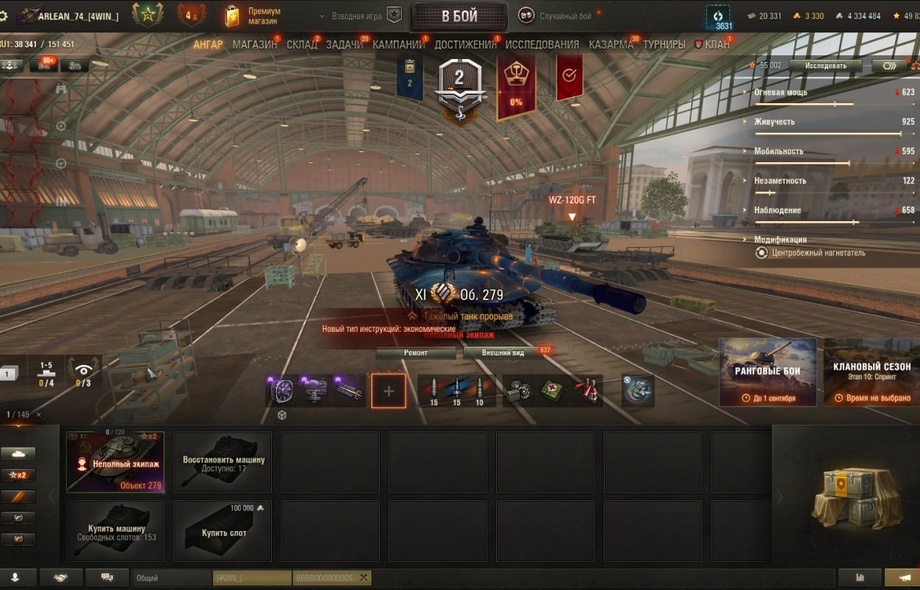Open the Ранговые бои banner

[x=768, y=371]
